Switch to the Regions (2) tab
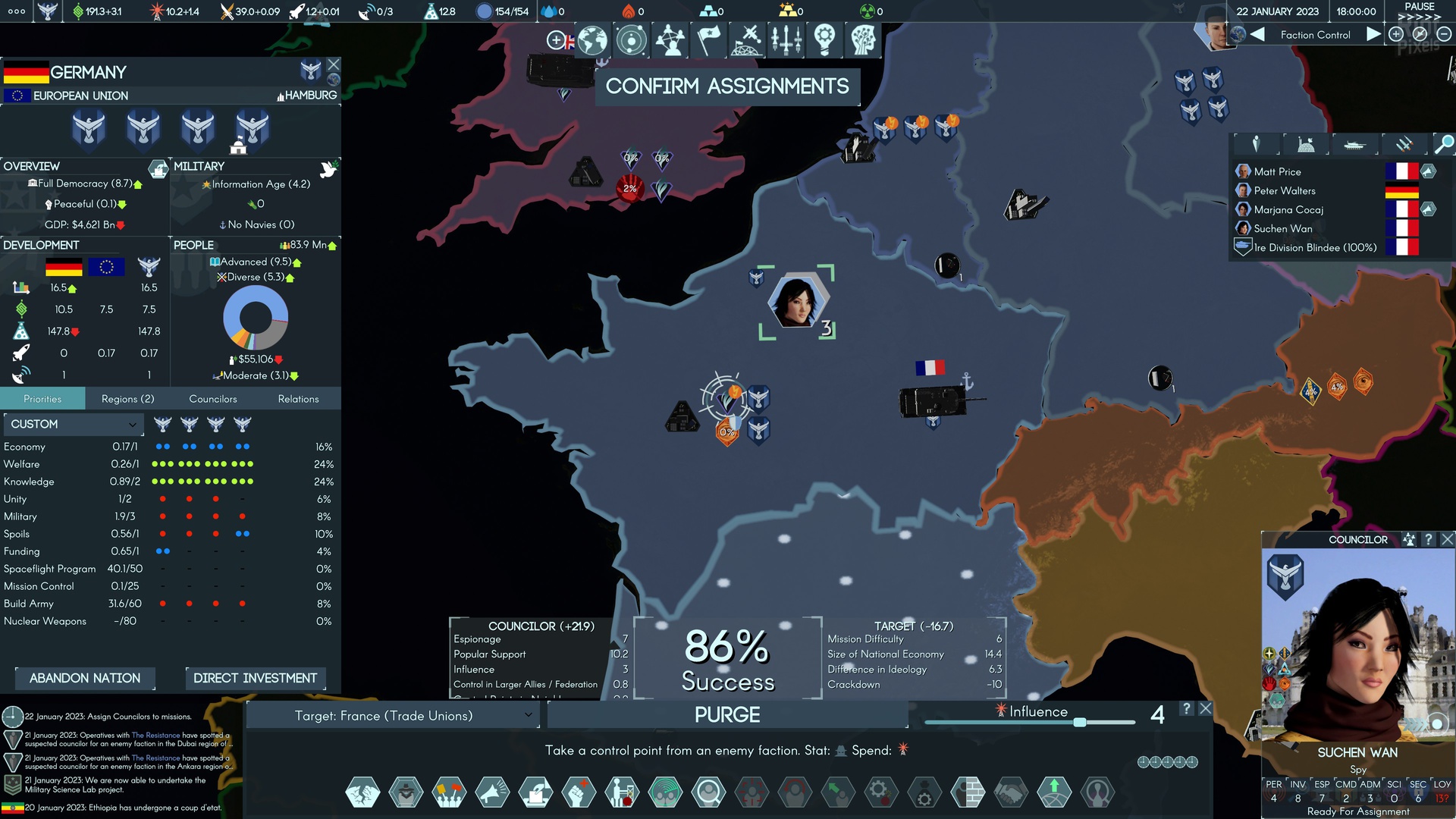The height and width of the screenshot is (819, 1456). click(x=127, y=399)
